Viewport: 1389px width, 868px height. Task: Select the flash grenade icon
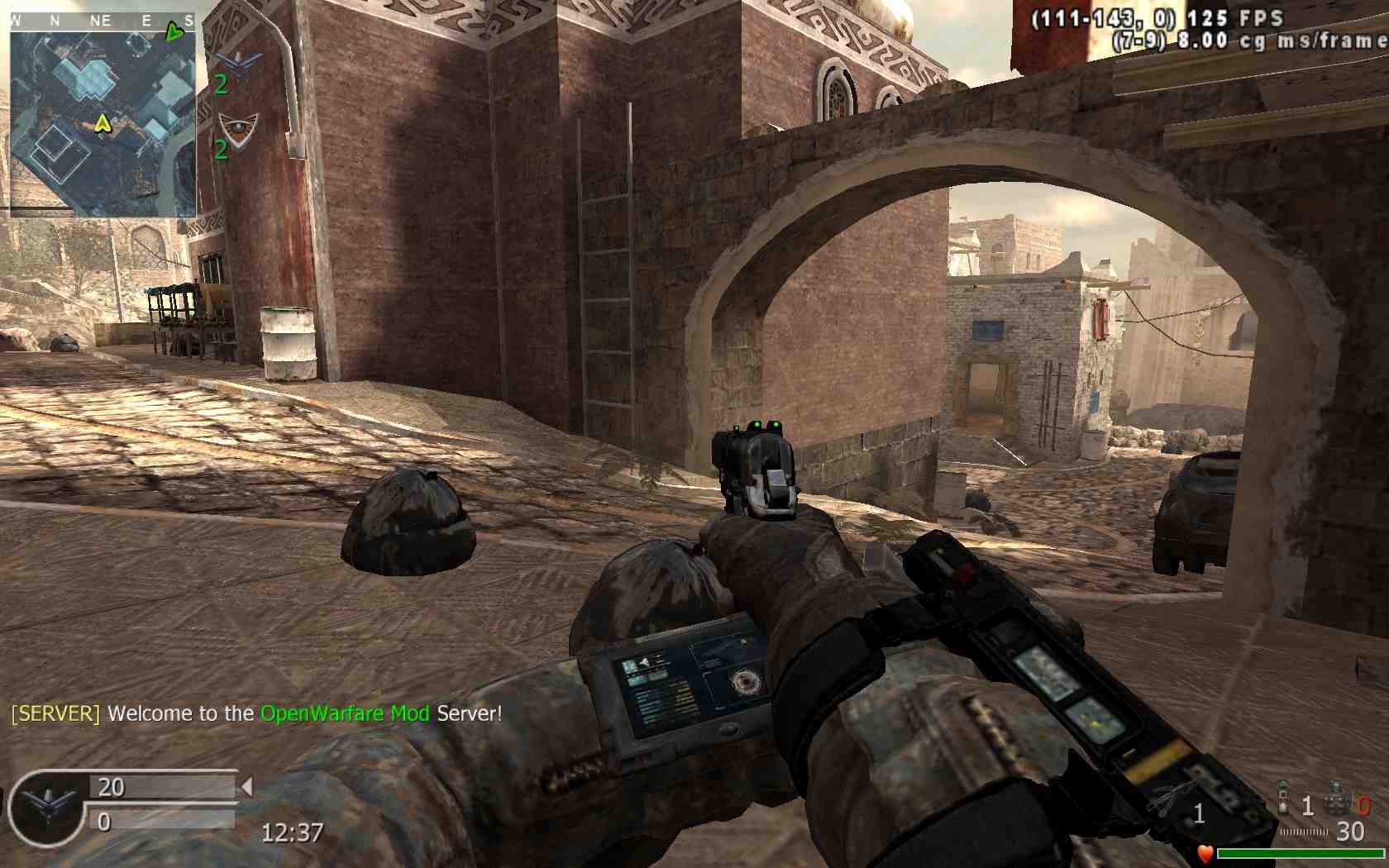click(x=1283, y=796)
